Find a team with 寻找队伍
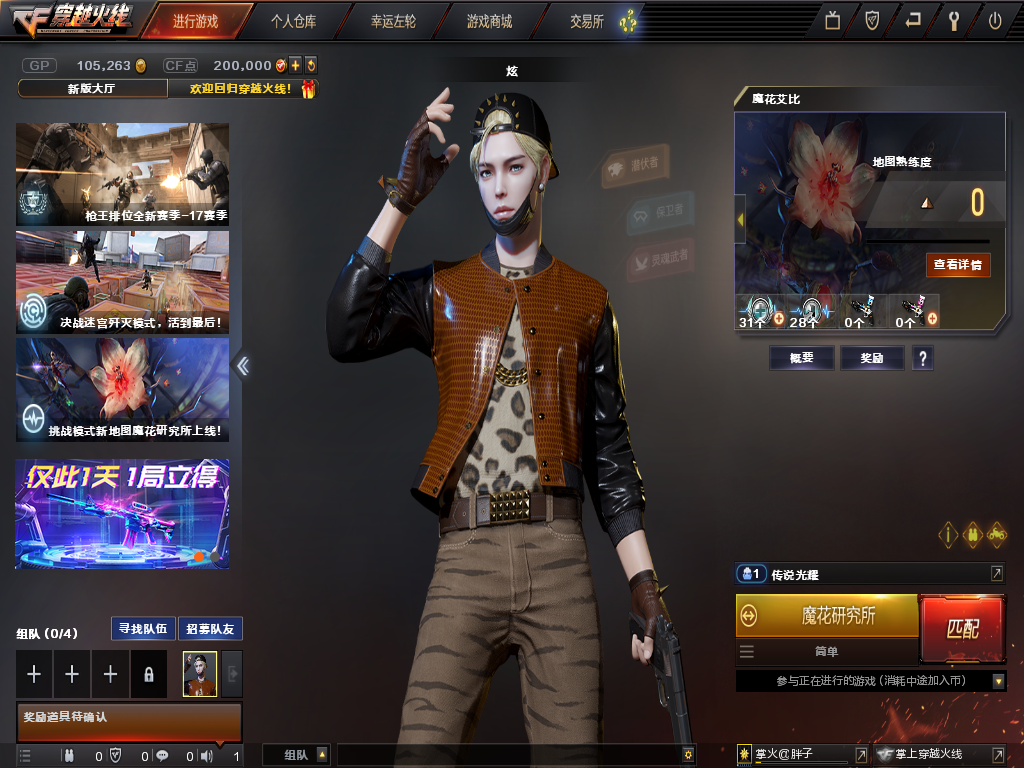This screenshot has width=1024, height=768. pos(142,629)
